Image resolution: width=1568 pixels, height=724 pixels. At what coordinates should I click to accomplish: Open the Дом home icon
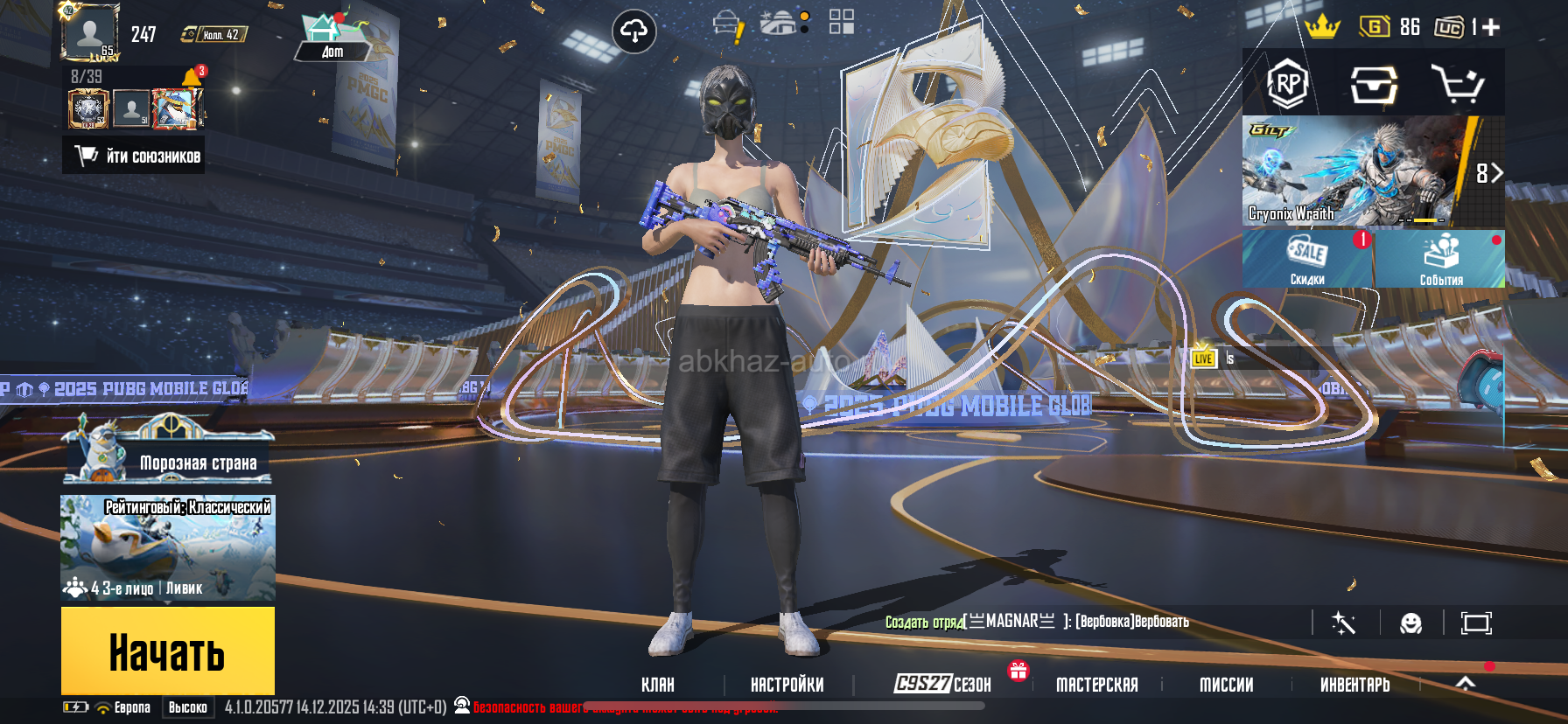[332, 38]
